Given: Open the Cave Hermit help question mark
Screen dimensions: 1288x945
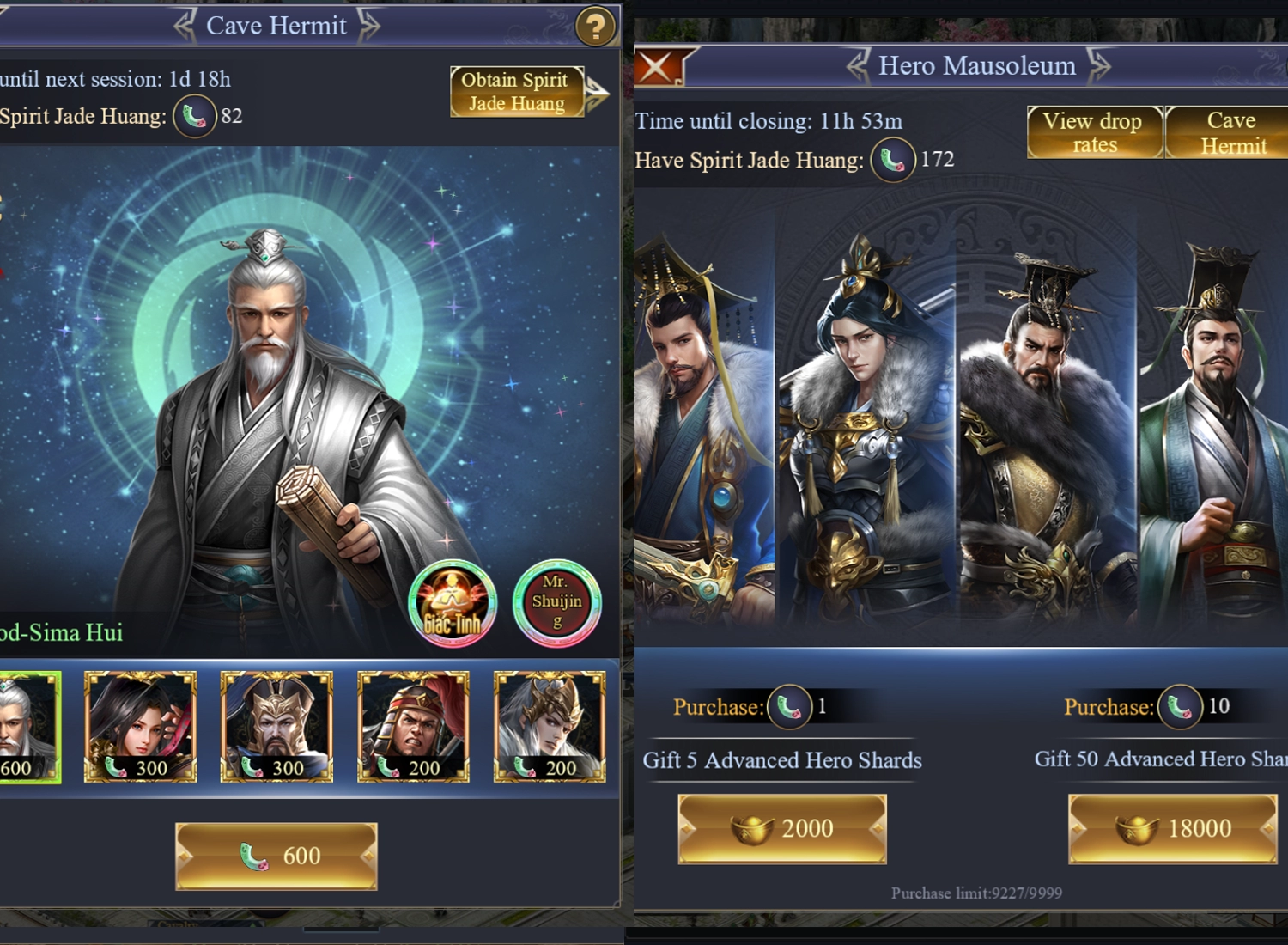Looking at the screenshot, I should (x=595, y=27).
